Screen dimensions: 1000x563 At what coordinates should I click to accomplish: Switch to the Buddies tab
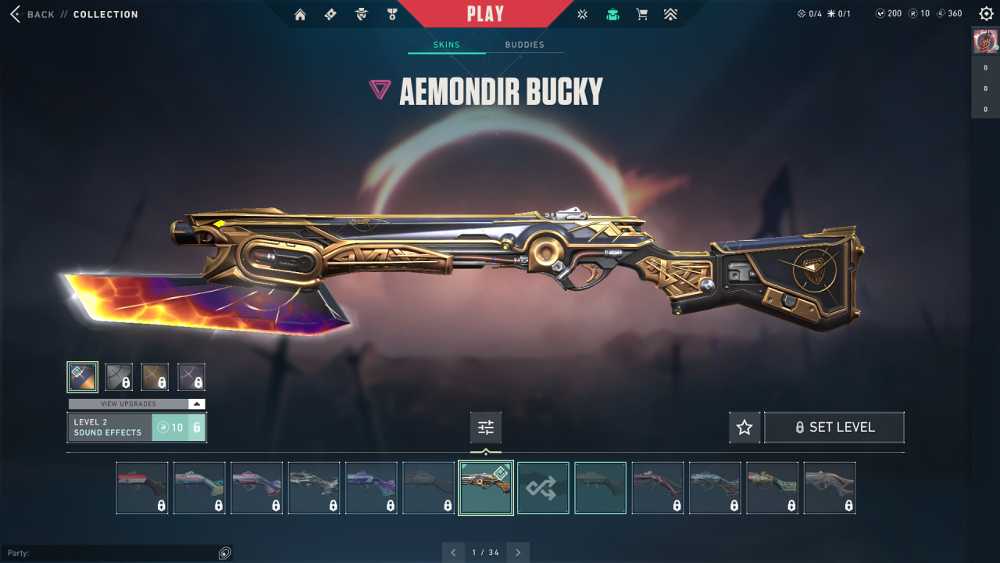(524, 45)
